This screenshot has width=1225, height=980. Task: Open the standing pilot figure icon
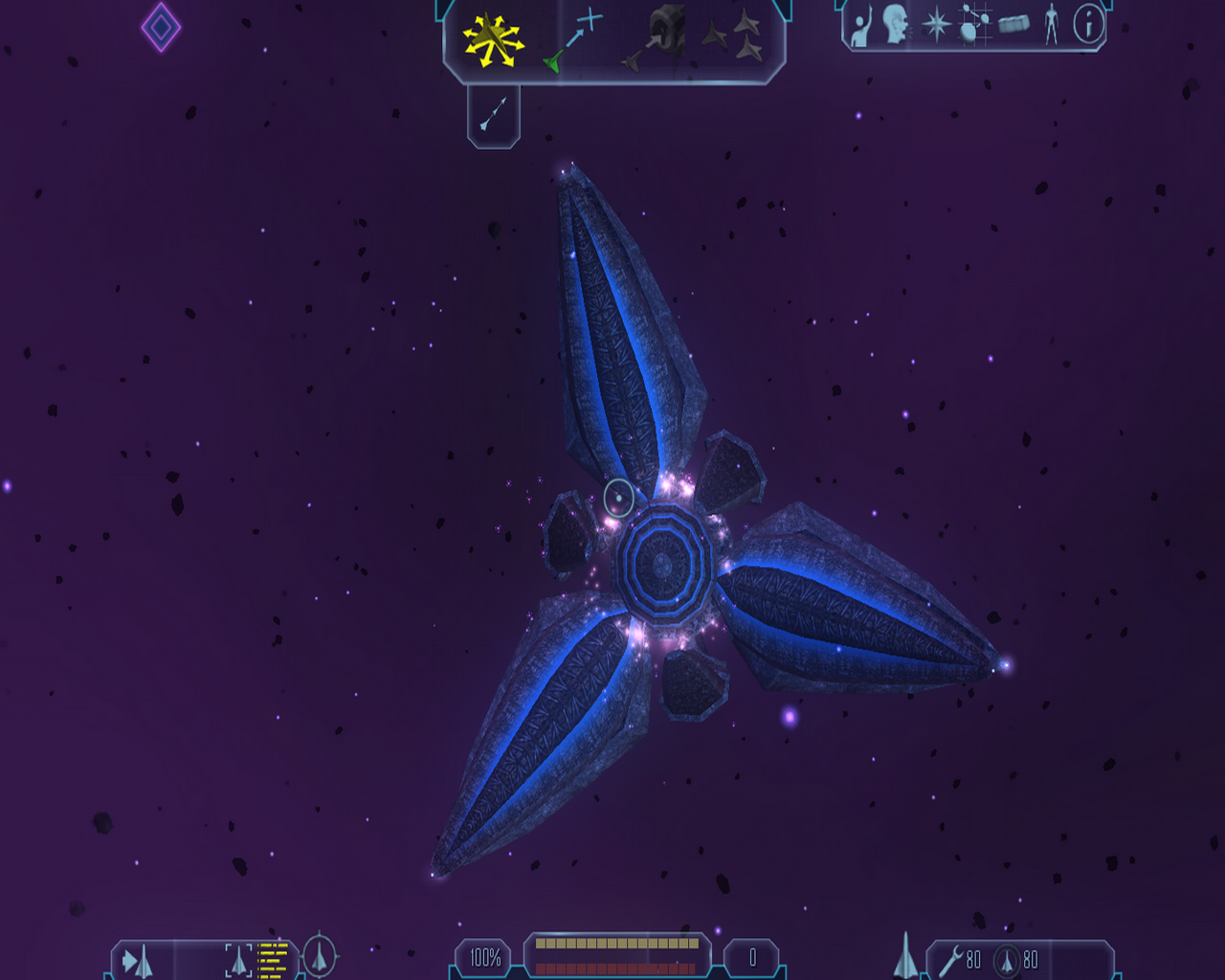point(1052,24)
